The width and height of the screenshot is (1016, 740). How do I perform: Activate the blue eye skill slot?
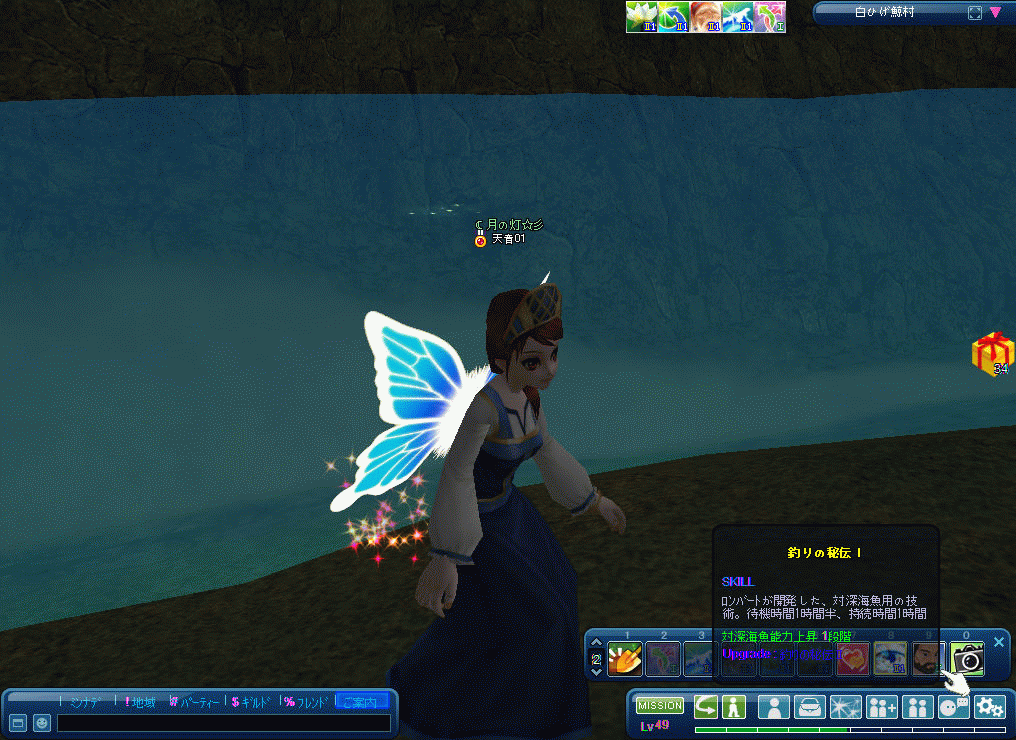pos(890,658)
